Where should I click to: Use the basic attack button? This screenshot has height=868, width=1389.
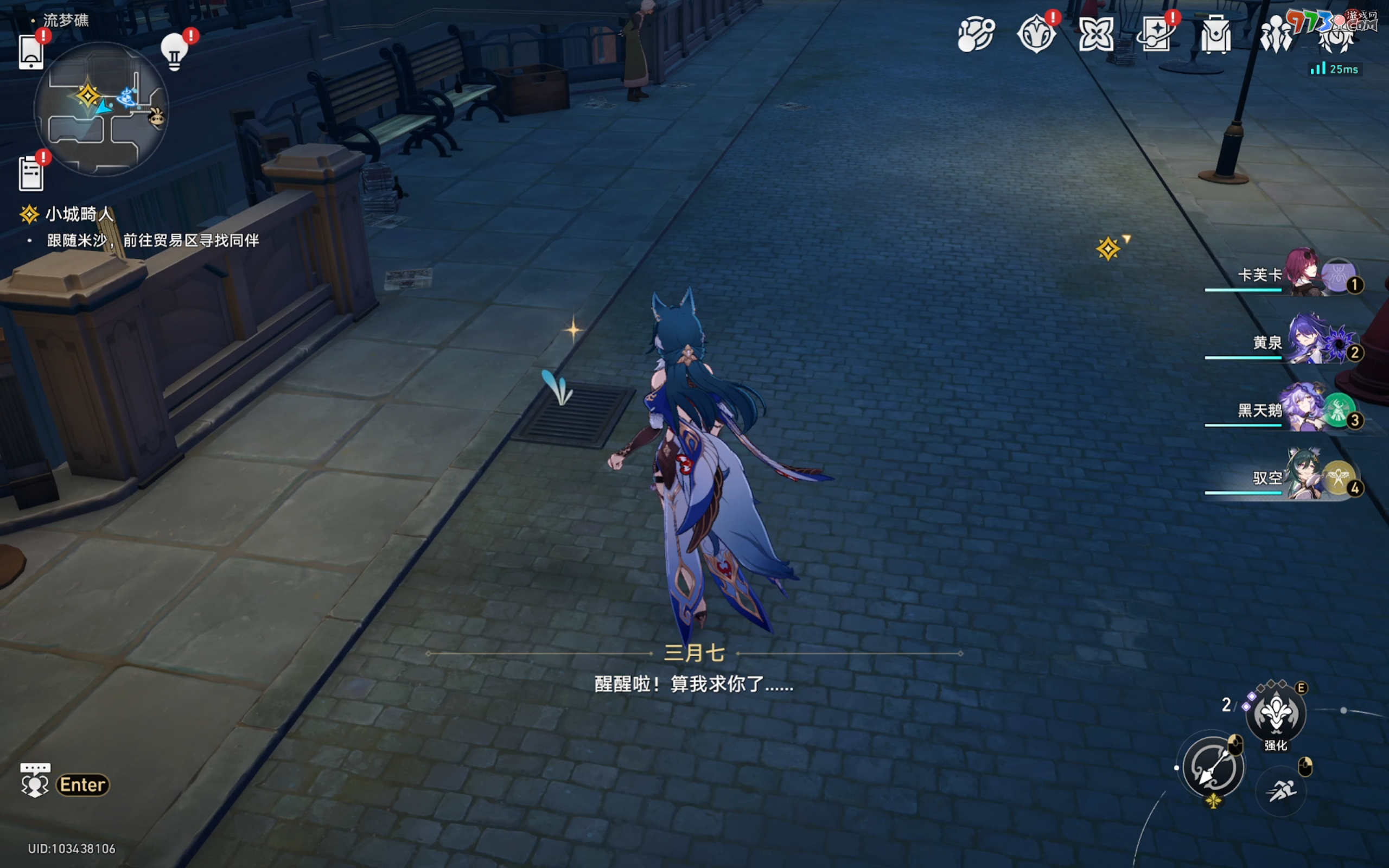pyautogui.click(x=1212, y=768)
